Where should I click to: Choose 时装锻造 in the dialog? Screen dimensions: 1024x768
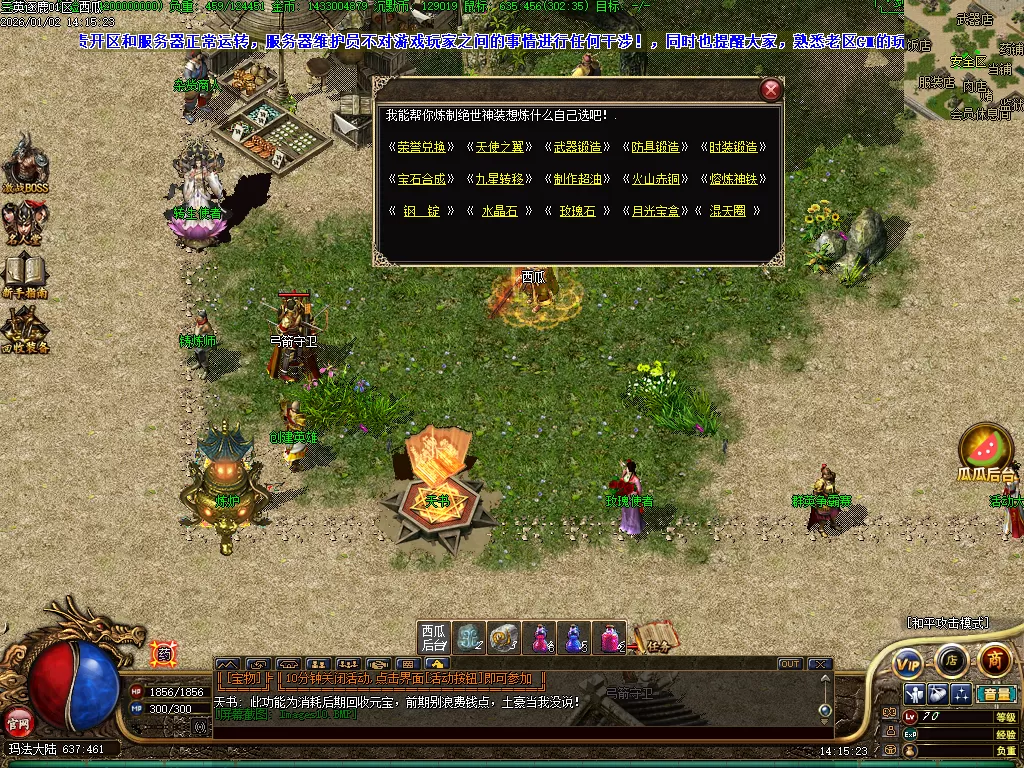tap(733, 147)
